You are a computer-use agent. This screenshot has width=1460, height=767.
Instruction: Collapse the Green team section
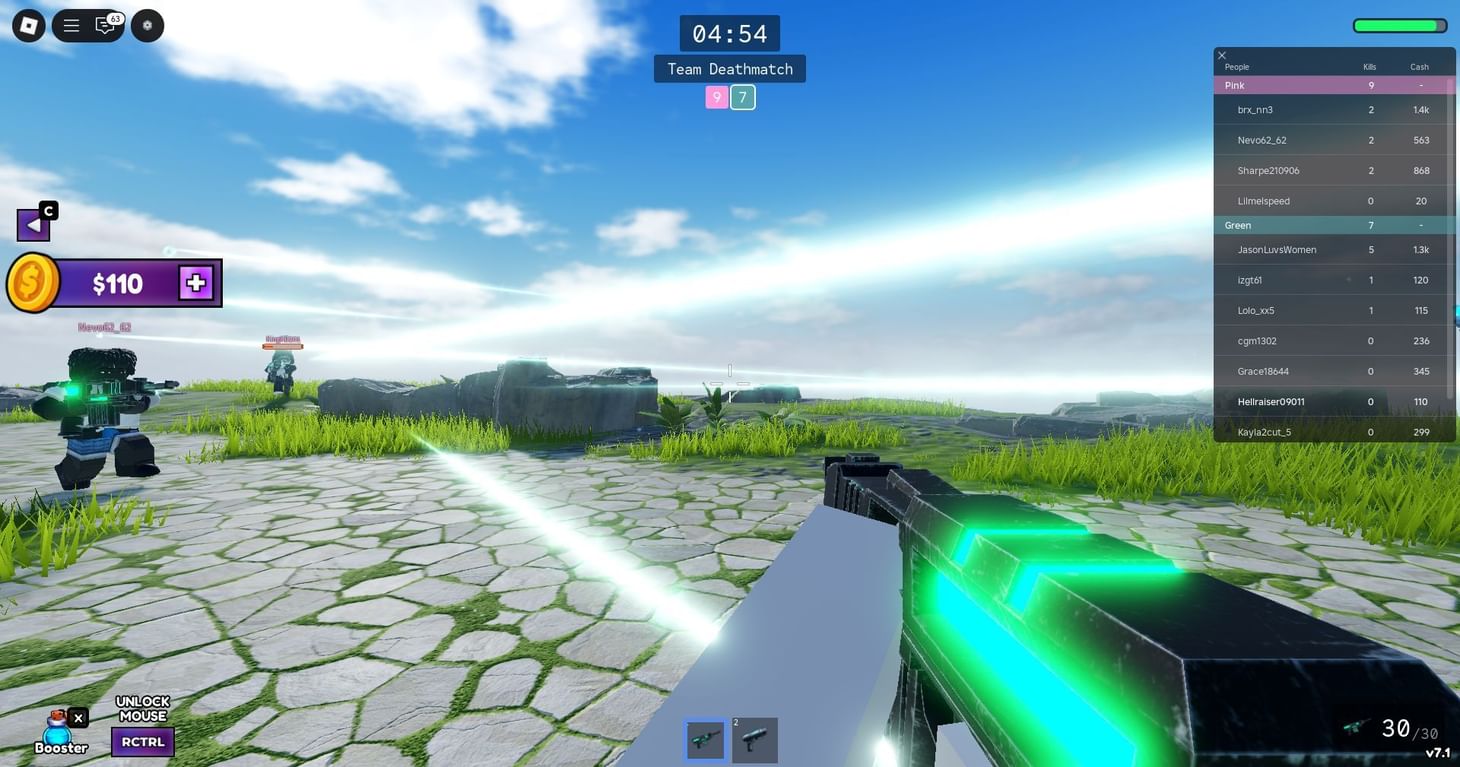(x=1238, y=225)
